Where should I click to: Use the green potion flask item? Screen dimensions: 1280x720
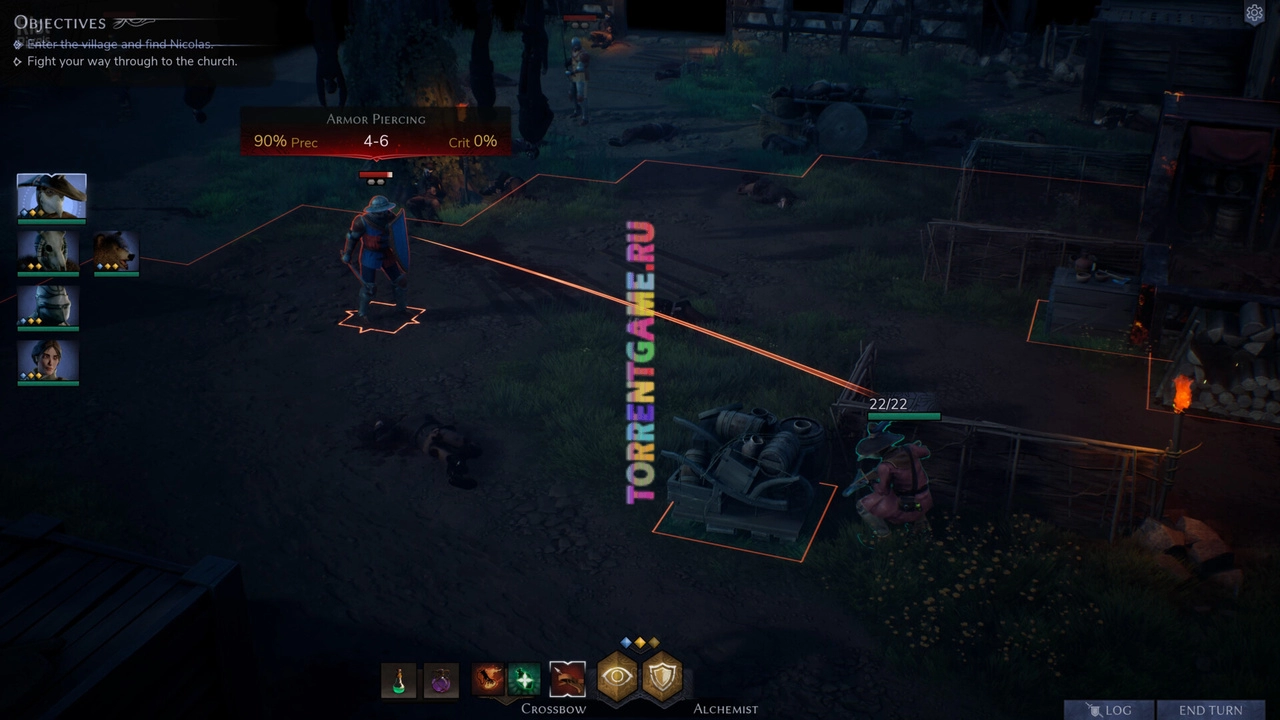[399, 680]
